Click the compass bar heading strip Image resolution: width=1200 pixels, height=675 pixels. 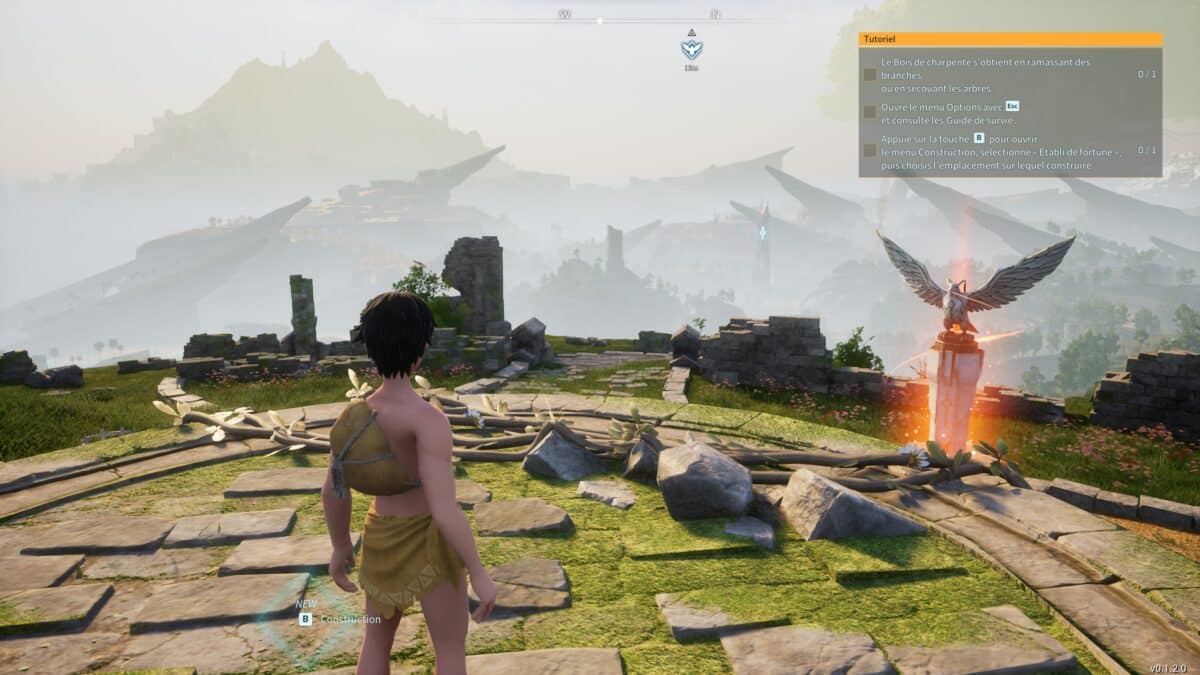(x=600, y=17)
